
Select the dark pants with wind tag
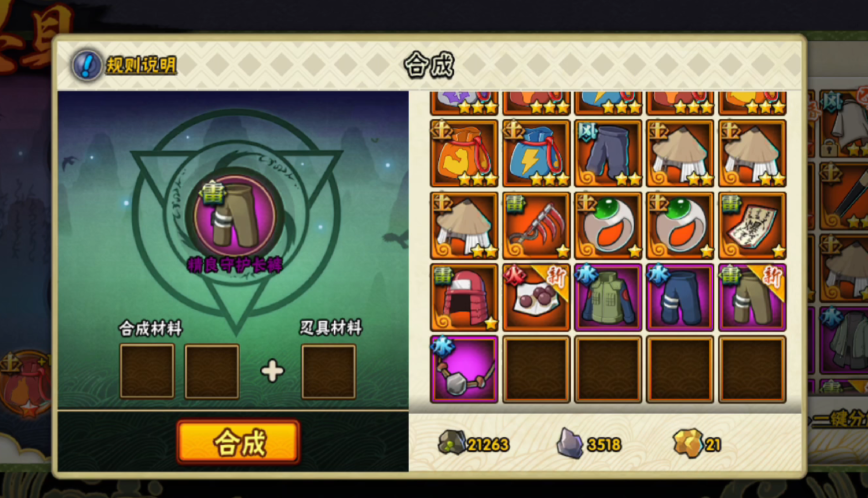click(608, 153)
